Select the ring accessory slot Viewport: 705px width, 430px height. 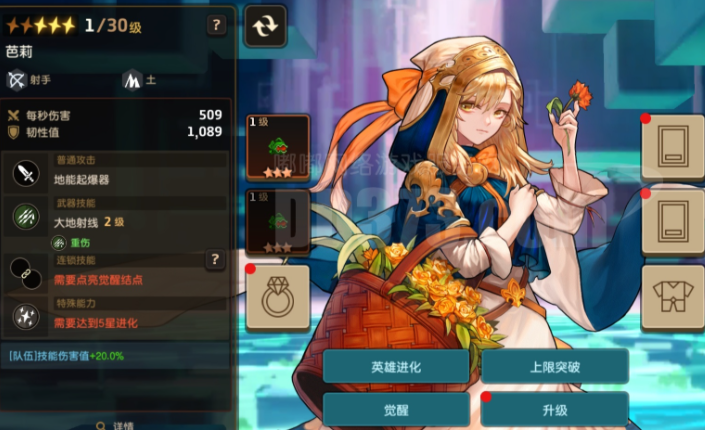[277, 298]
